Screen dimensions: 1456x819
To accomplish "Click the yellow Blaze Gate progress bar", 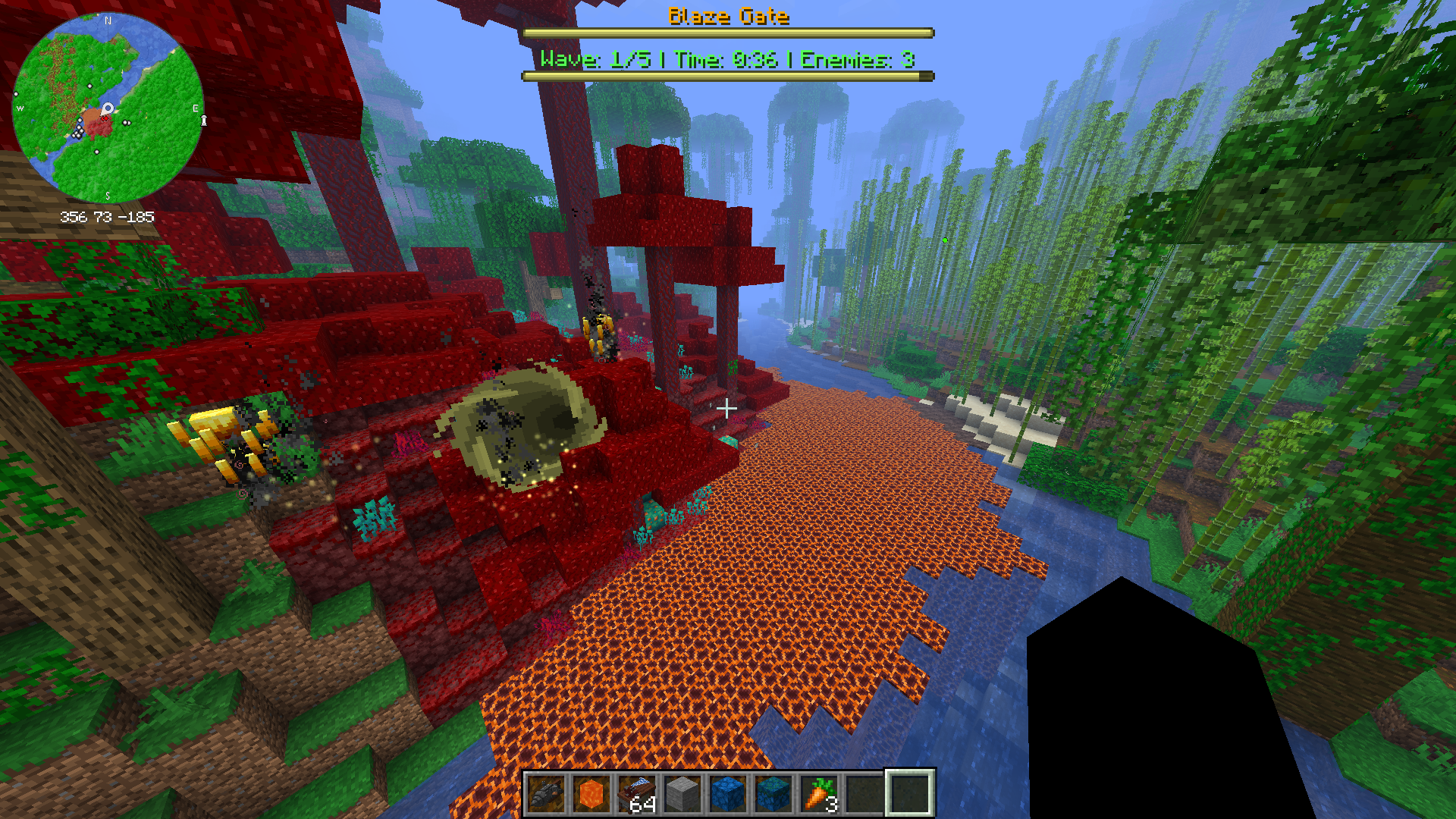I will (x=726, y=33).
